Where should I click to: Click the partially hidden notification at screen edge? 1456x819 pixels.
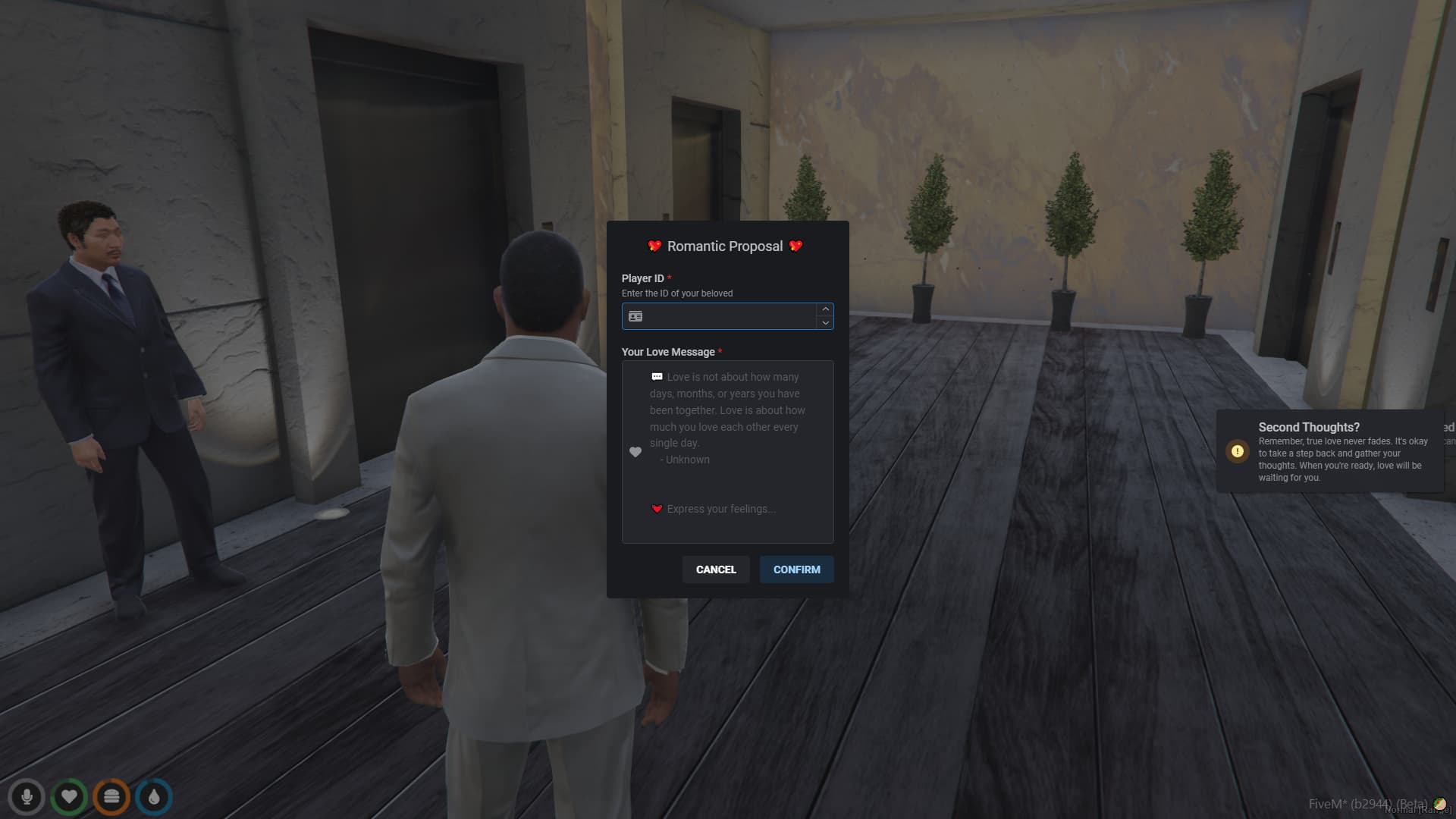[x=1447, y=432]
